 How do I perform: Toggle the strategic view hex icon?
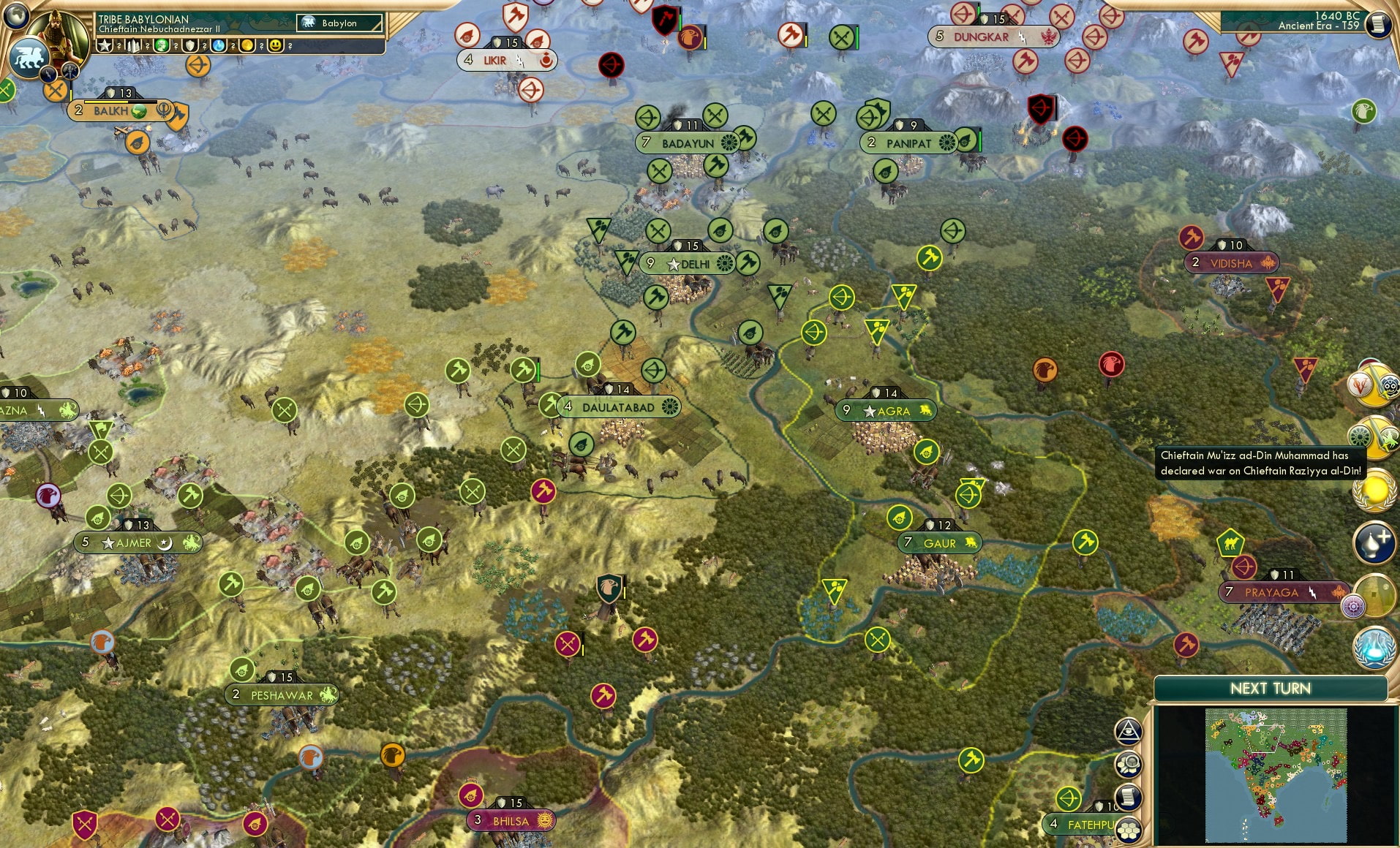pyautogui.click(x=1127, y=829)
